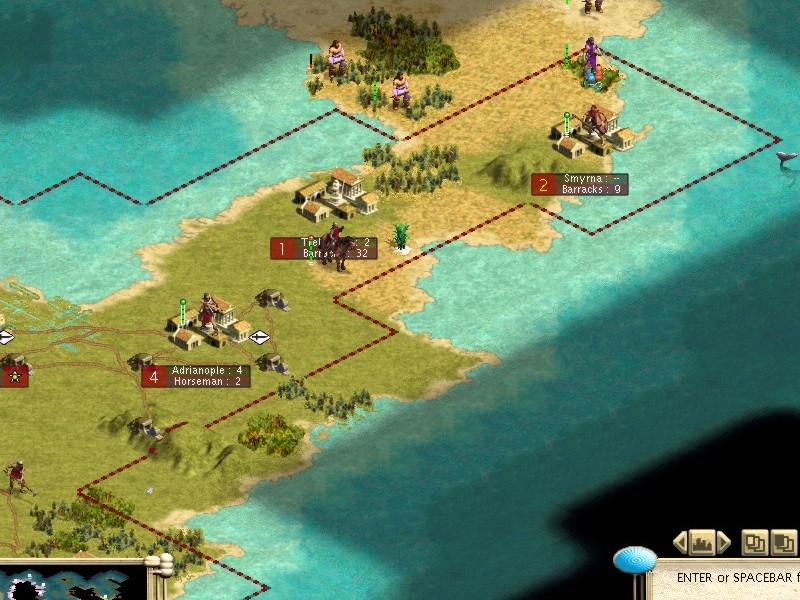Viewport: 800px width, 600px height.
Task: Select the Smyrna city label
Action: click(x=580, y=184)
